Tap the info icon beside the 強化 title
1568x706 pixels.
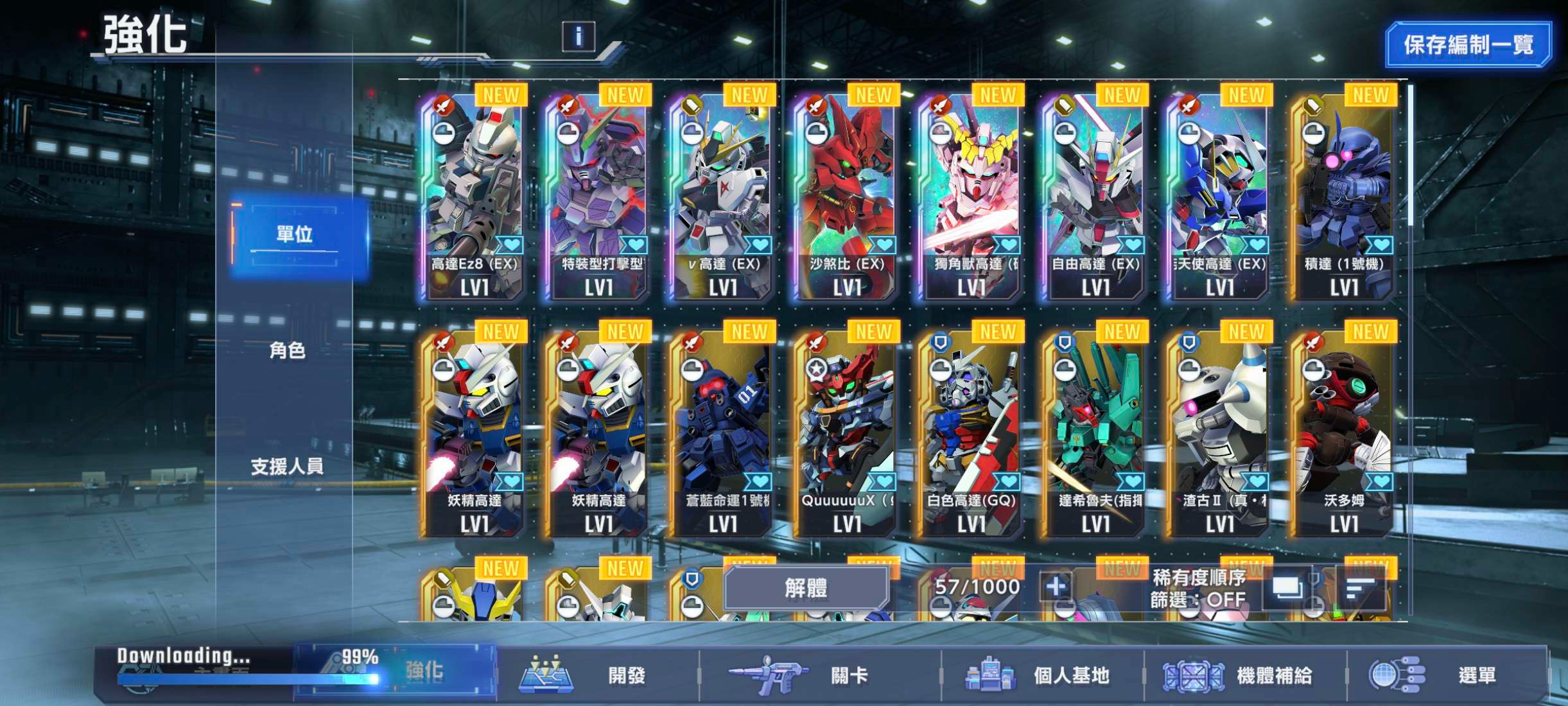(578, 37)
